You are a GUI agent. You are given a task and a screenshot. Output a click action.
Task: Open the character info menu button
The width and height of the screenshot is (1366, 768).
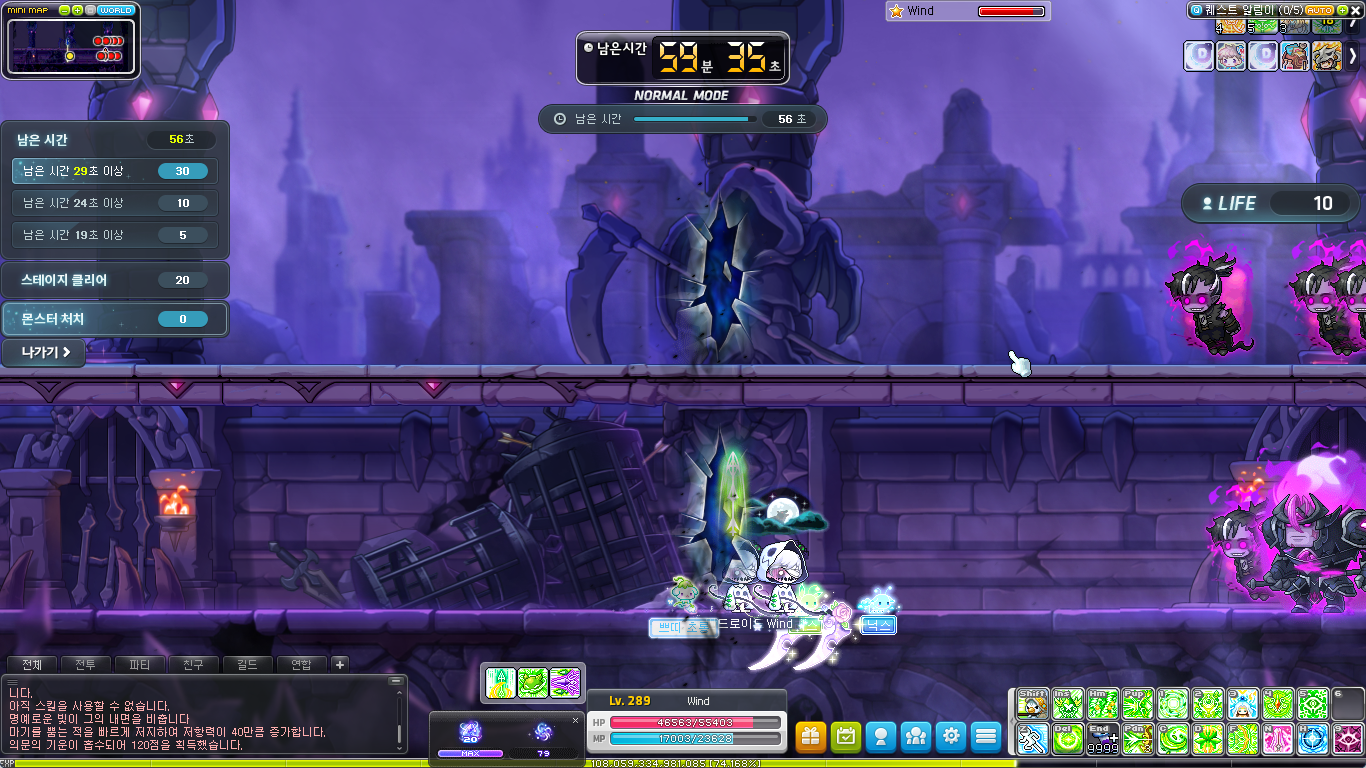(881, 737)
